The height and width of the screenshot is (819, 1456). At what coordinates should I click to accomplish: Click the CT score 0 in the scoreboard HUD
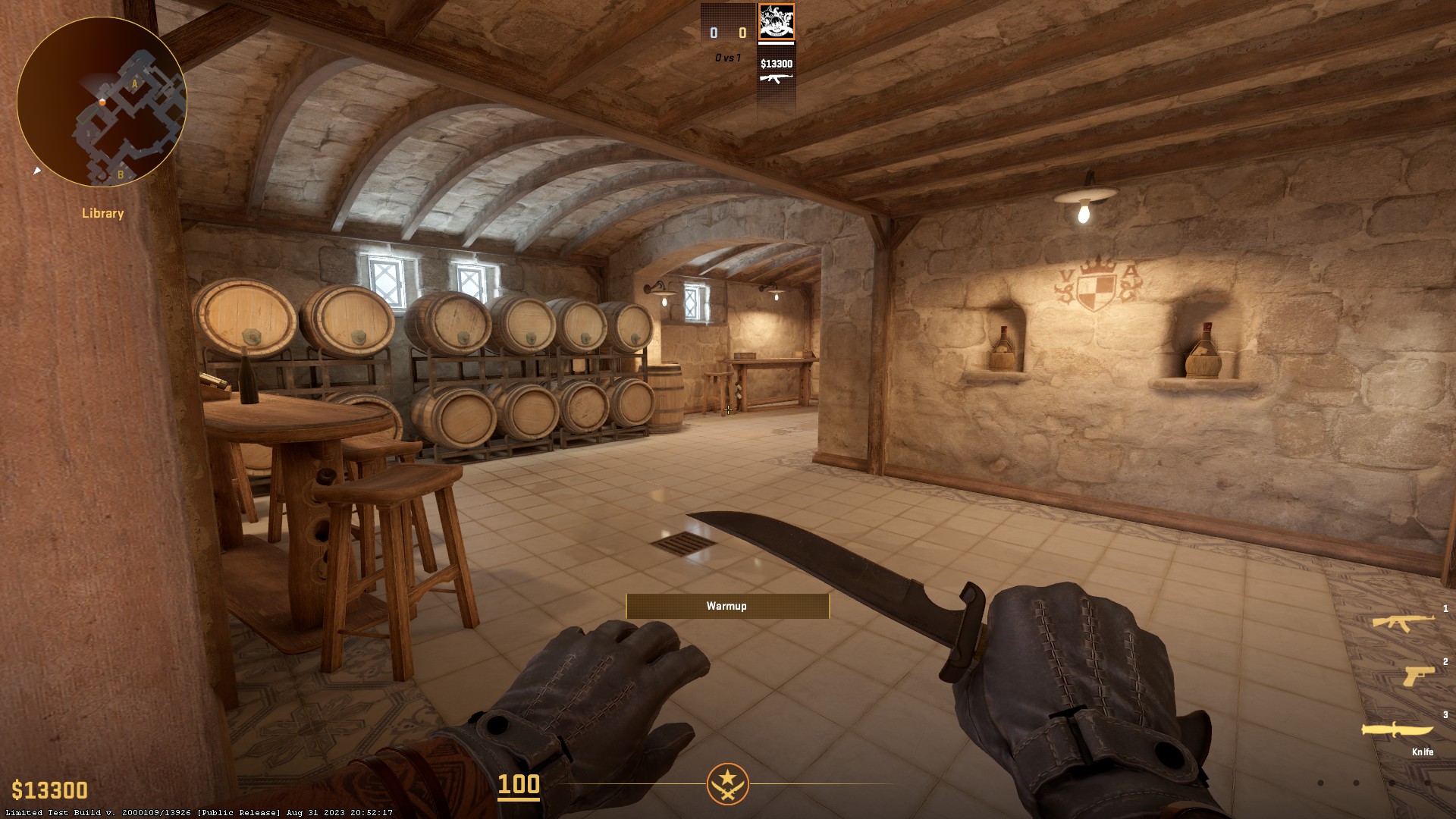pyautogui.click(x=714, y=33)
